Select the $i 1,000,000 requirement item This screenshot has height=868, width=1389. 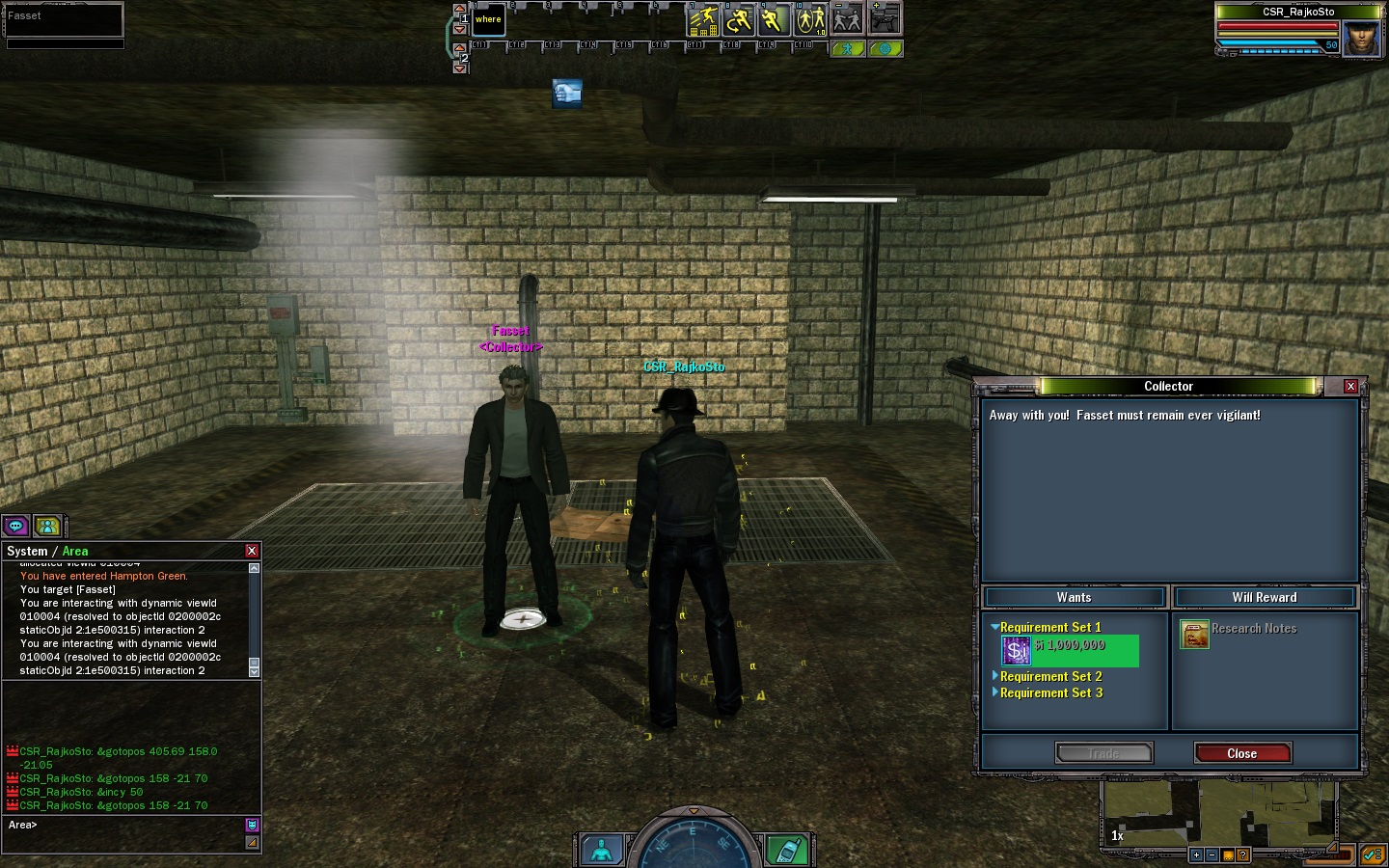point(1070,651)
